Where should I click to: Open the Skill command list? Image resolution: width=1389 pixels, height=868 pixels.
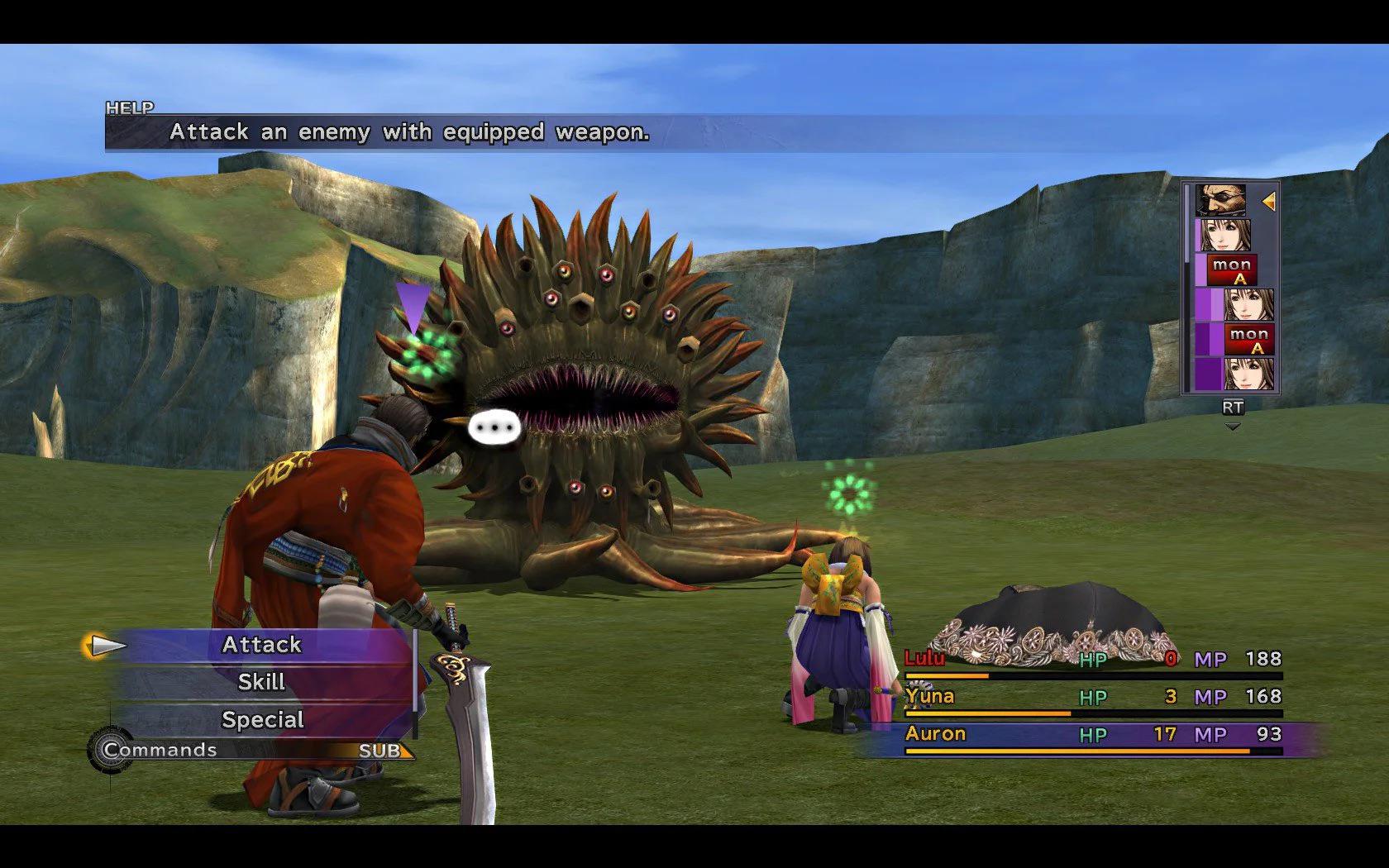pos(261,682)
